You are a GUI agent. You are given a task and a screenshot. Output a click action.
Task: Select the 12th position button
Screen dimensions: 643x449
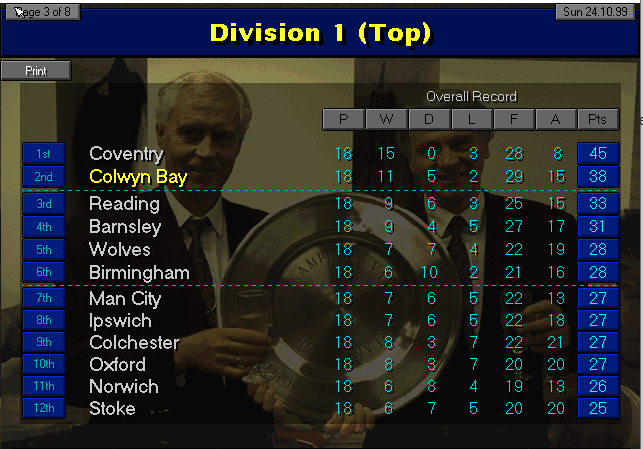(43, 408)
